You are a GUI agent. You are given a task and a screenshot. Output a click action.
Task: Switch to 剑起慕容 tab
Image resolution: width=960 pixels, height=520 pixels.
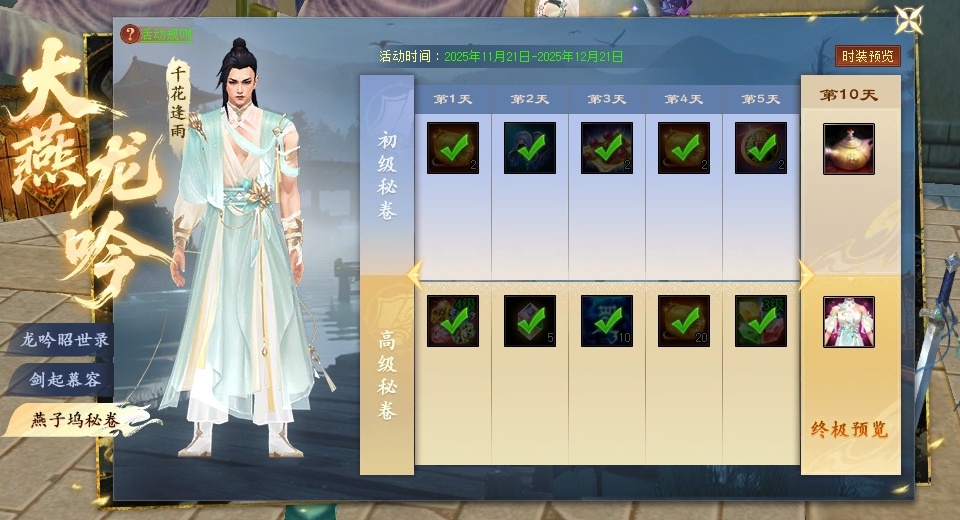tap(65, 380)
